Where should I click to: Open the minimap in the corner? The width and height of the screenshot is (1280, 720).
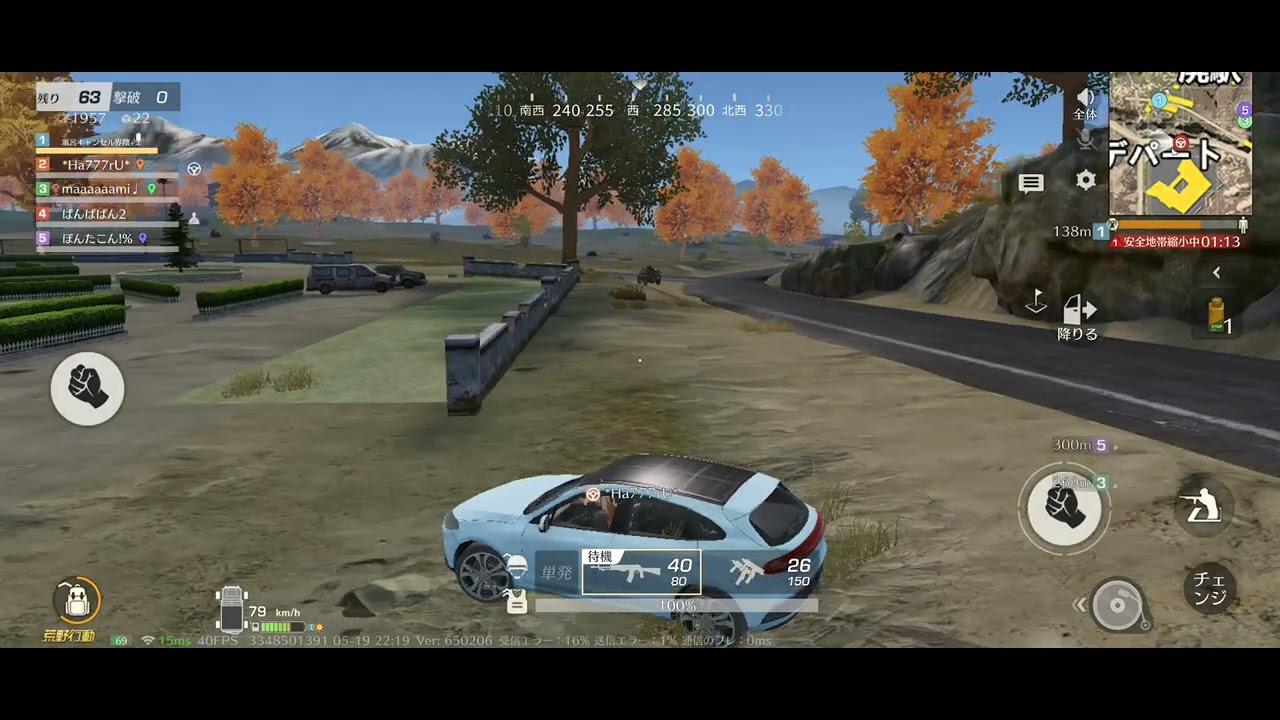1180,144
